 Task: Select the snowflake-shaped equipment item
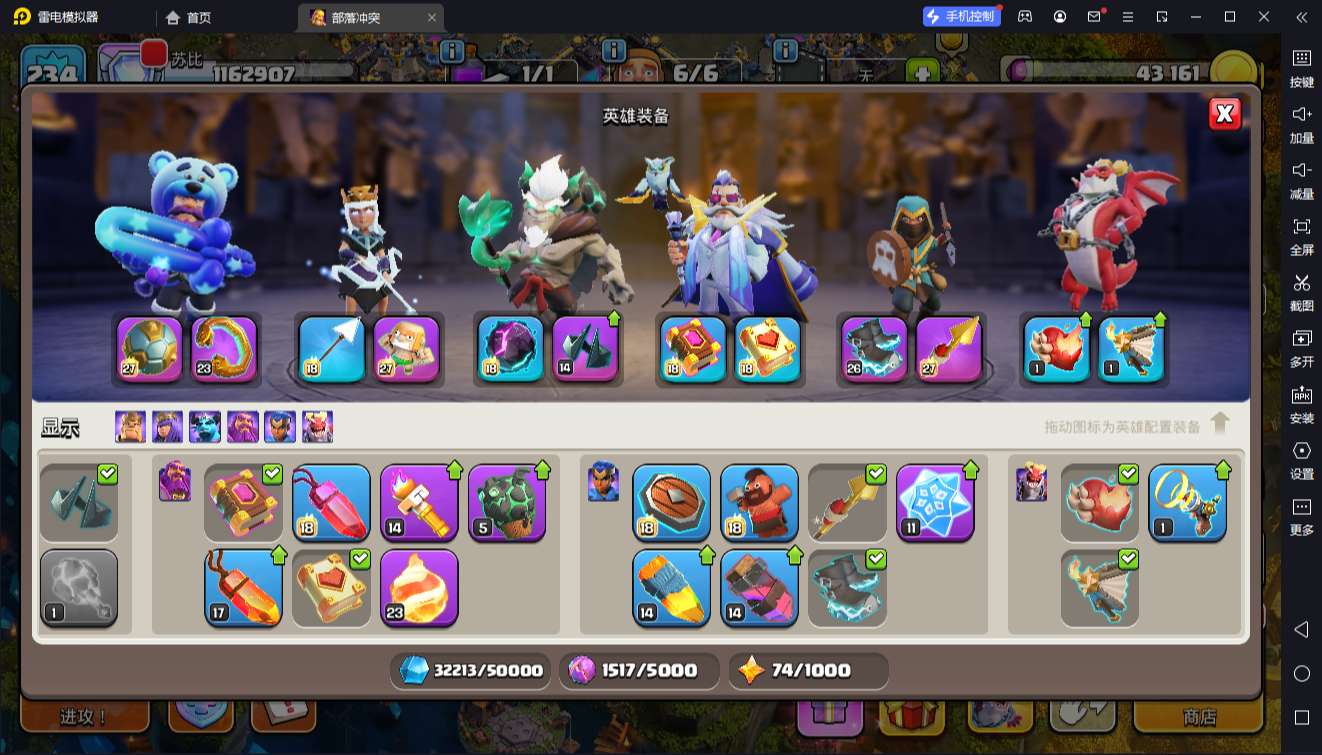[x=935, y=502]
